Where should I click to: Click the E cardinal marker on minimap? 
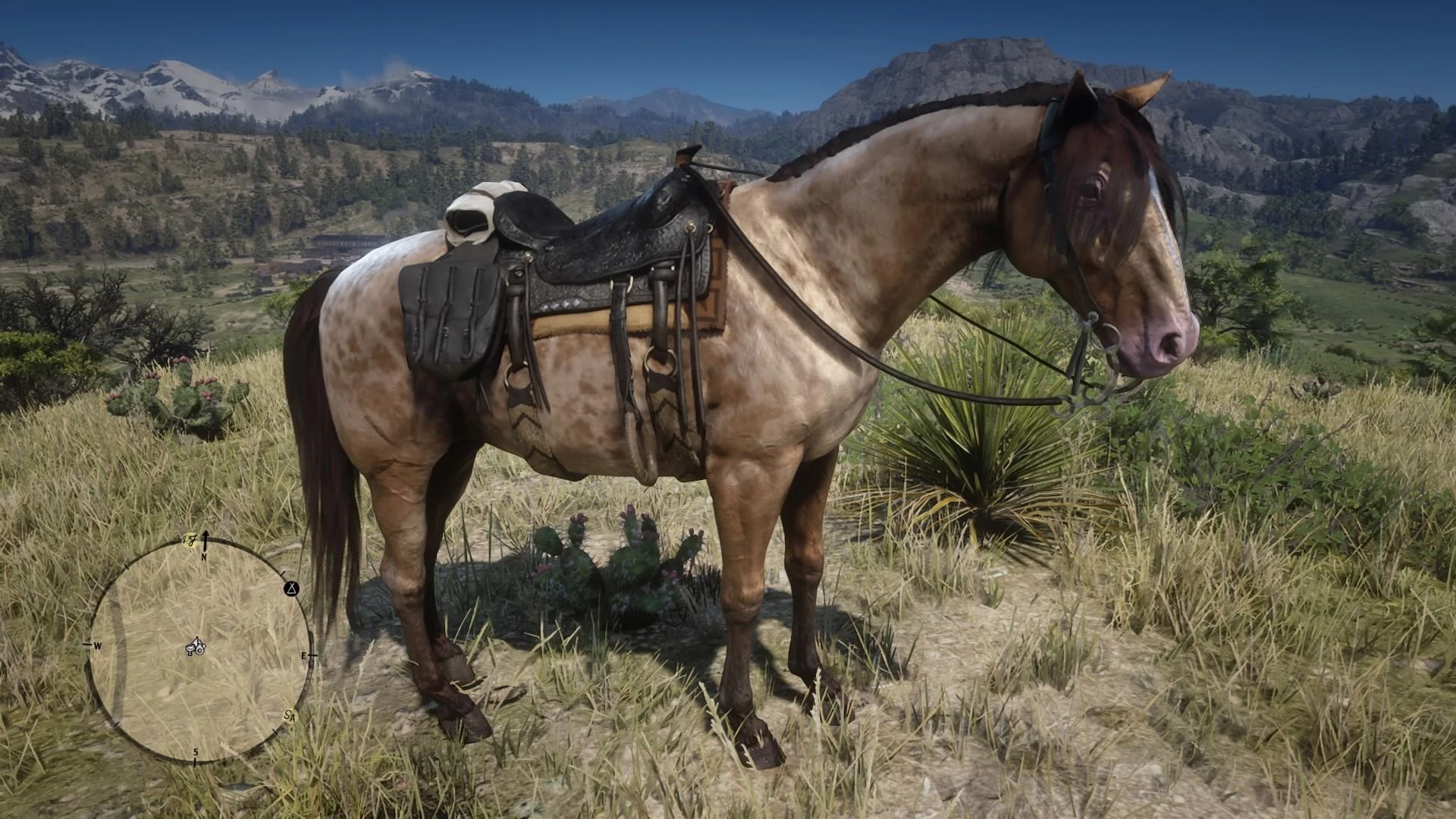pos(304,654)
